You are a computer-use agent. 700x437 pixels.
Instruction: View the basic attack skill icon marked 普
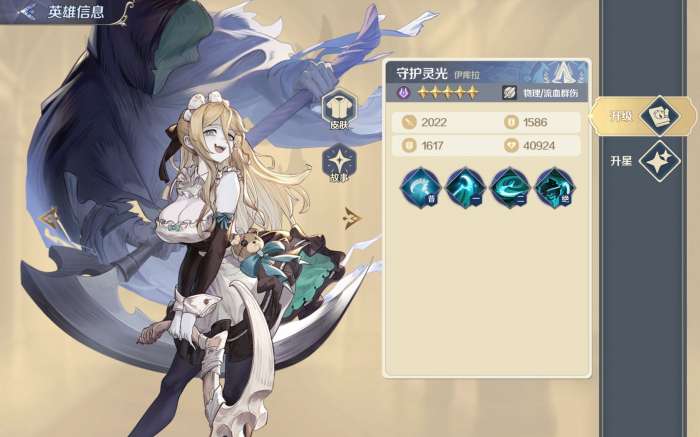point(418,187)
